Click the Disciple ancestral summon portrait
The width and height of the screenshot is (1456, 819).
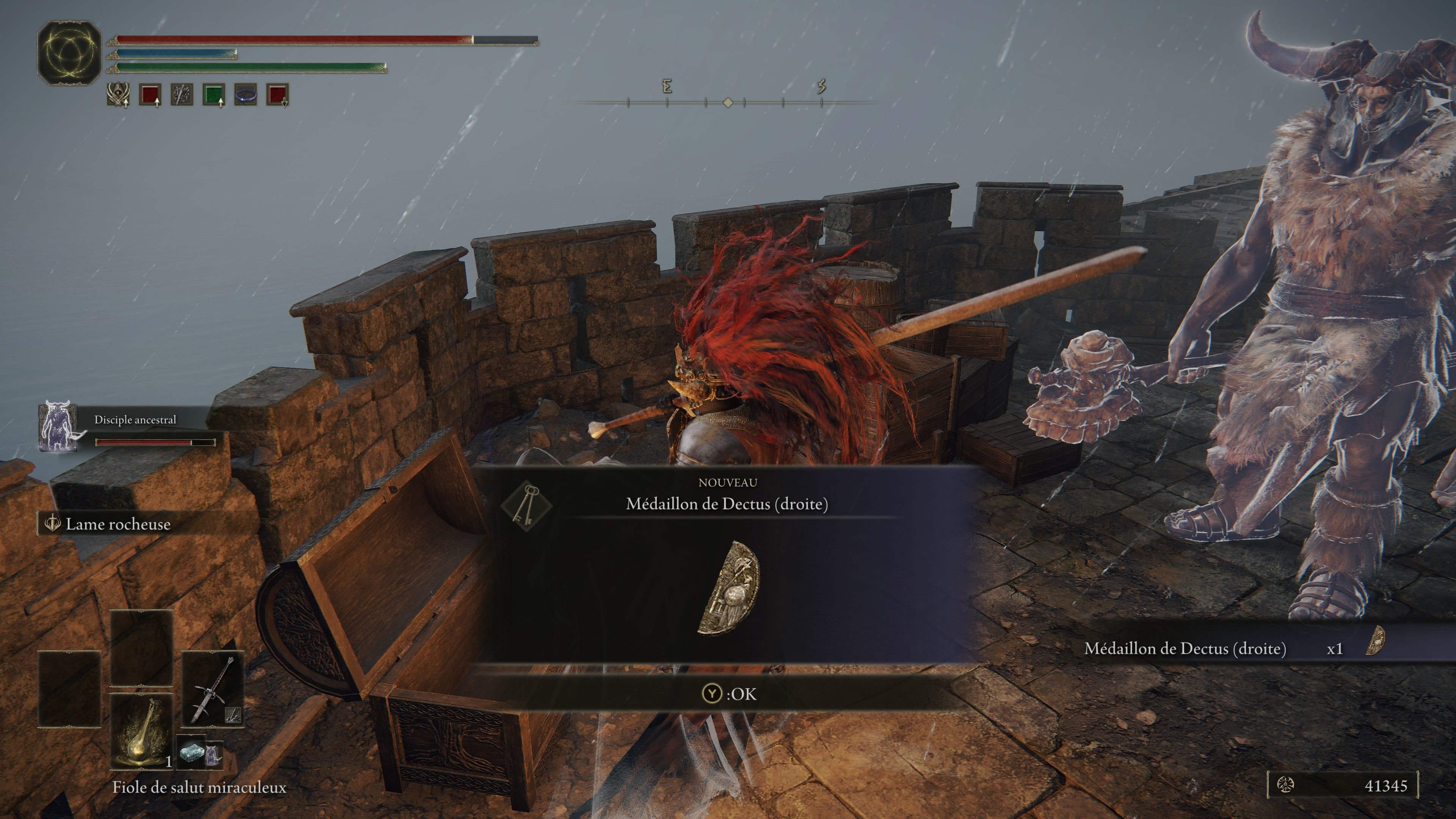pos(58,426)
